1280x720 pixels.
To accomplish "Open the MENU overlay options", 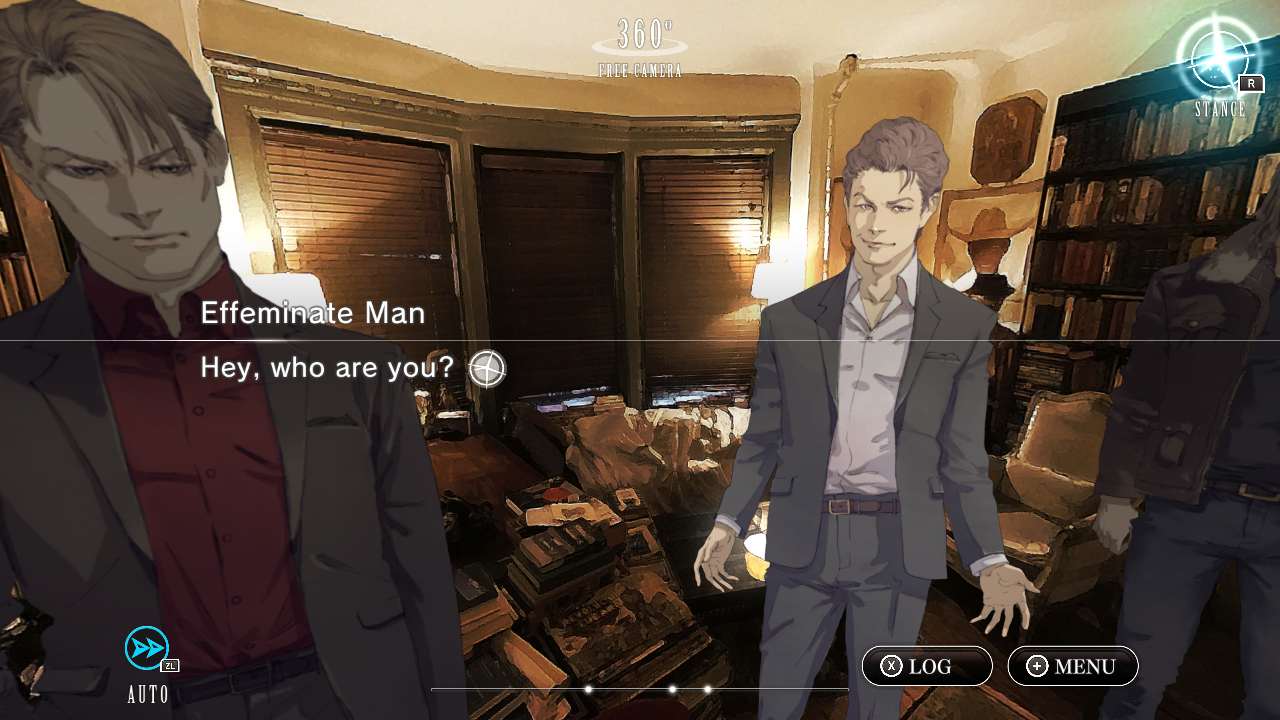I will [x=1072, y=665].
